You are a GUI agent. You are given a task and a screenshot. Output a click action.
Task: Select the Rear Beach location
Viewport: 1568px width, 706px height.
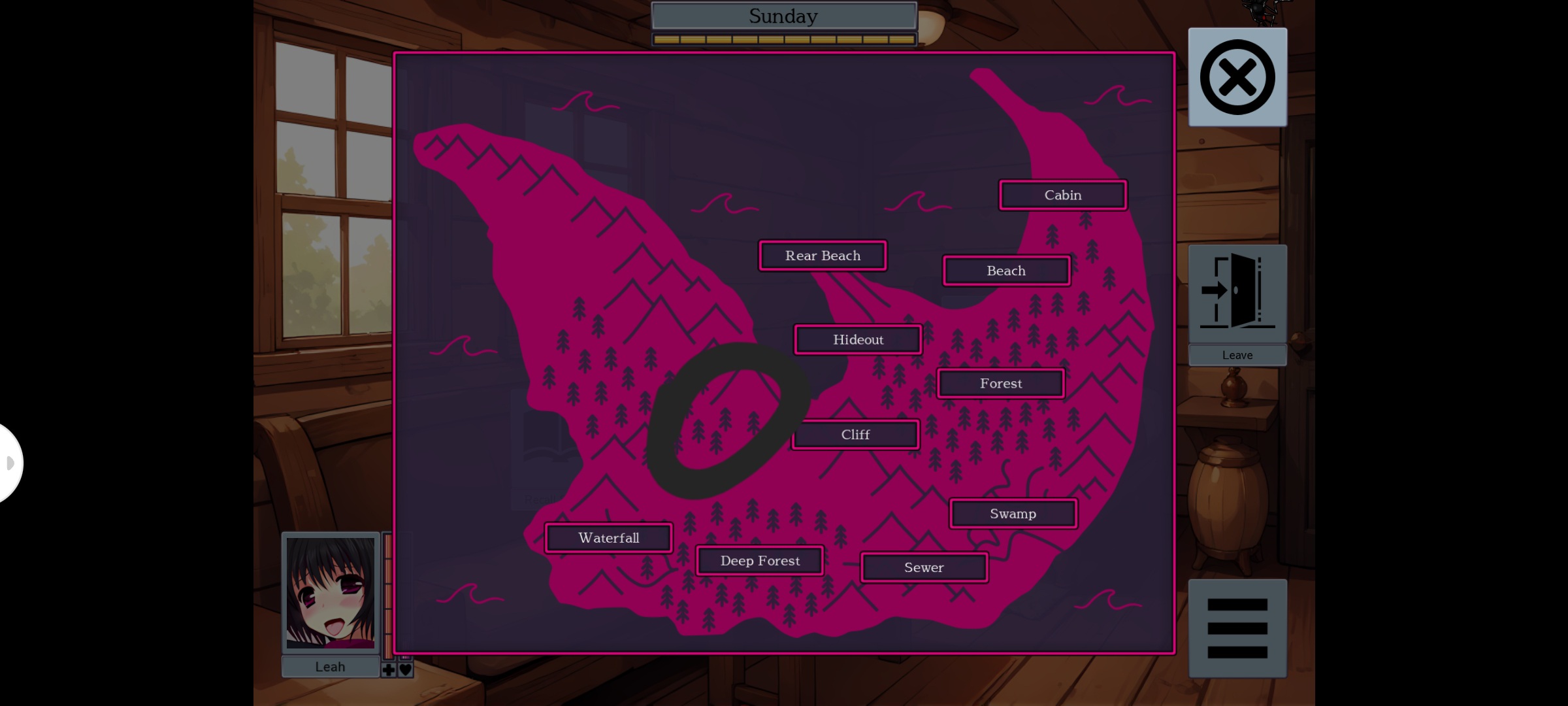pyautogui.click(x=823, y=256)
